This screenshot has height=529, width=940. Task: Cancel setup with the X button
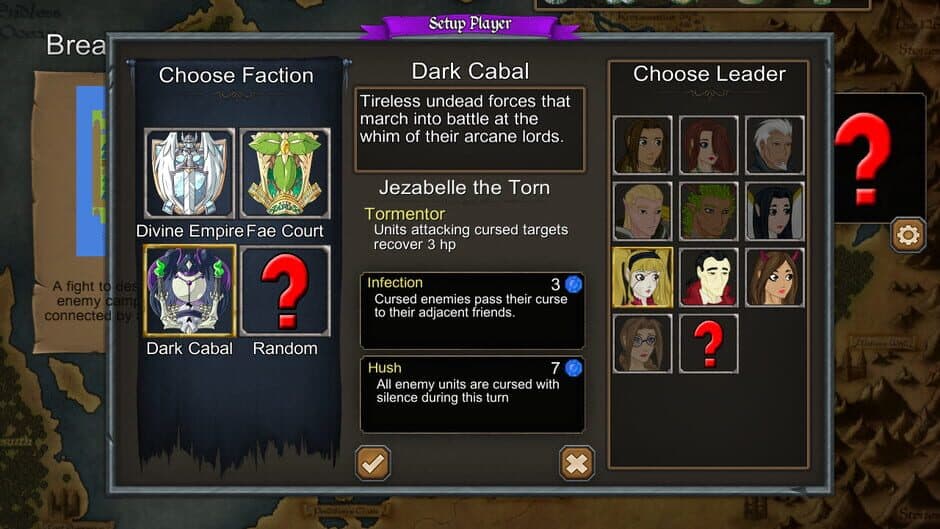click(577, 463)
